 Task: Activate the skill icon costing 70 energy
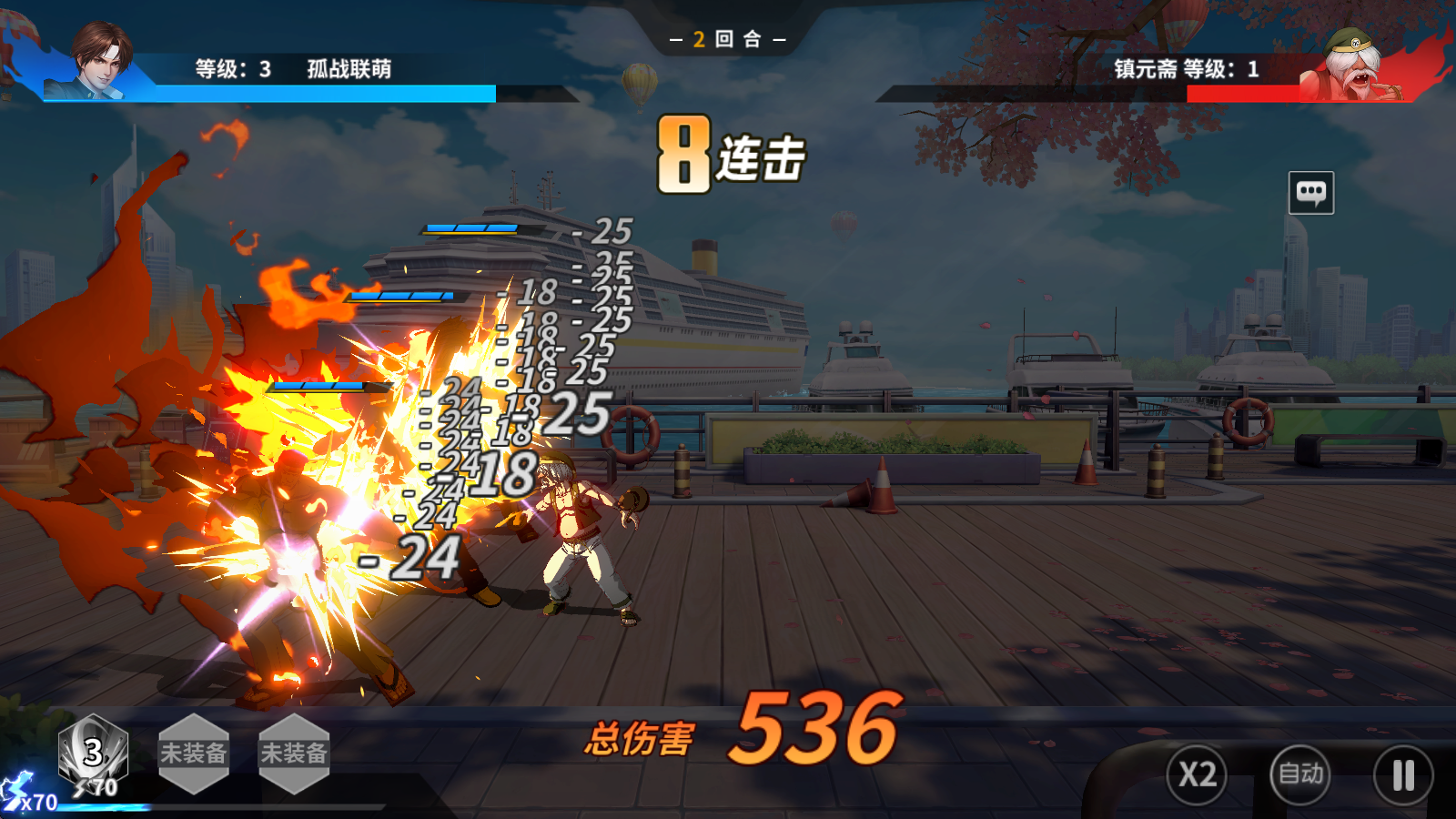93,753
